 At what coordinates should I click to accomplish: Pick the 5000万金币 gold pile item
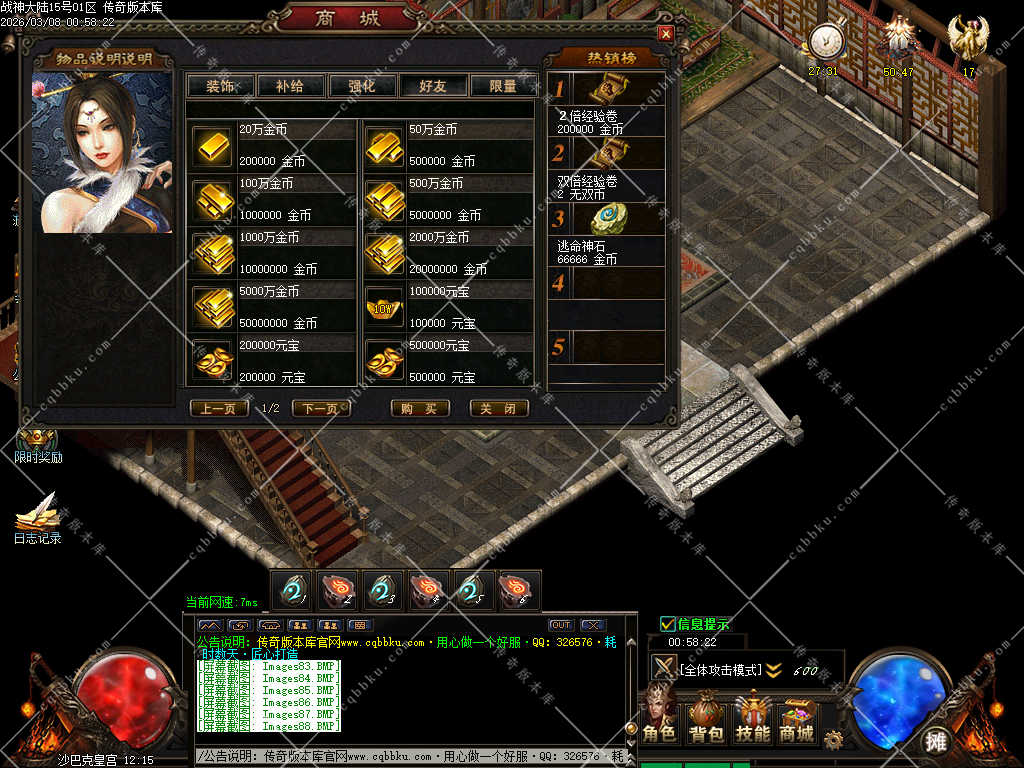(x=213, y=309)
